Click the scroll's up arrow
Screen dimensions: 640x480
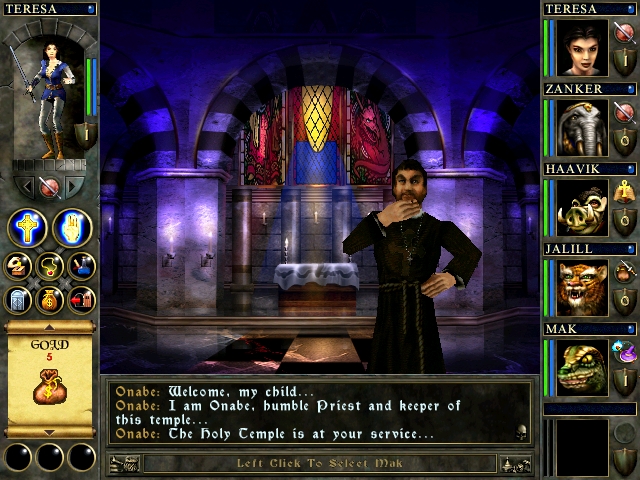pos(49,327)
